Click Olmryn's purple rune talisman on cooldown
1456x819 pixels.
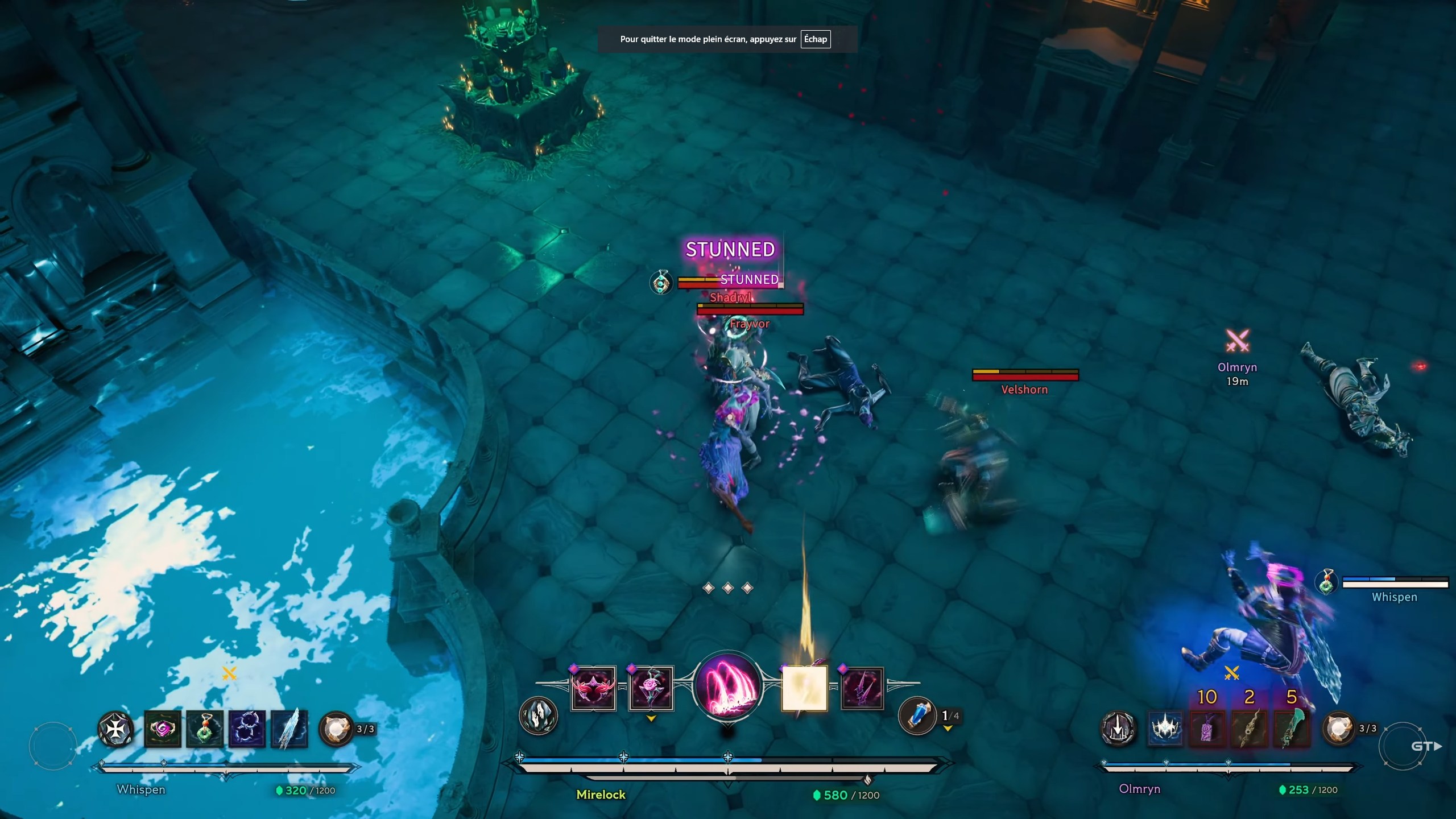[x=1208, y=729]
